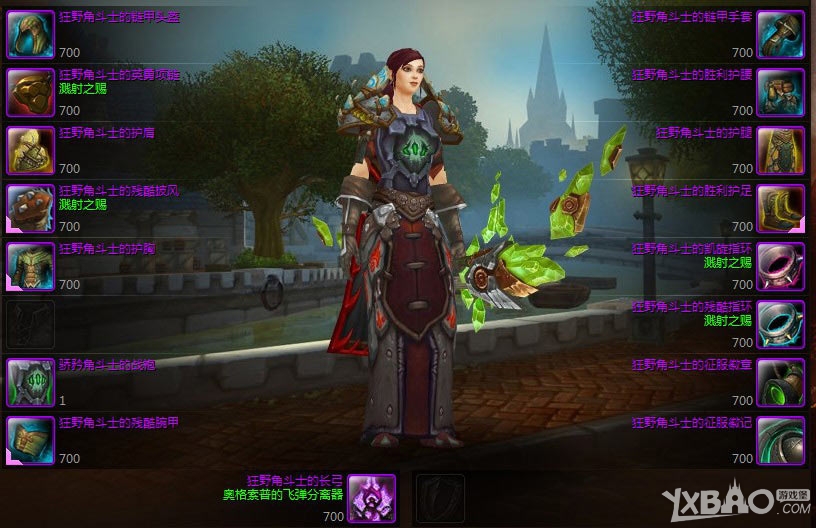816x528 pixels.
Task: Select the longbow weapon slot
Action: point(372,498)
